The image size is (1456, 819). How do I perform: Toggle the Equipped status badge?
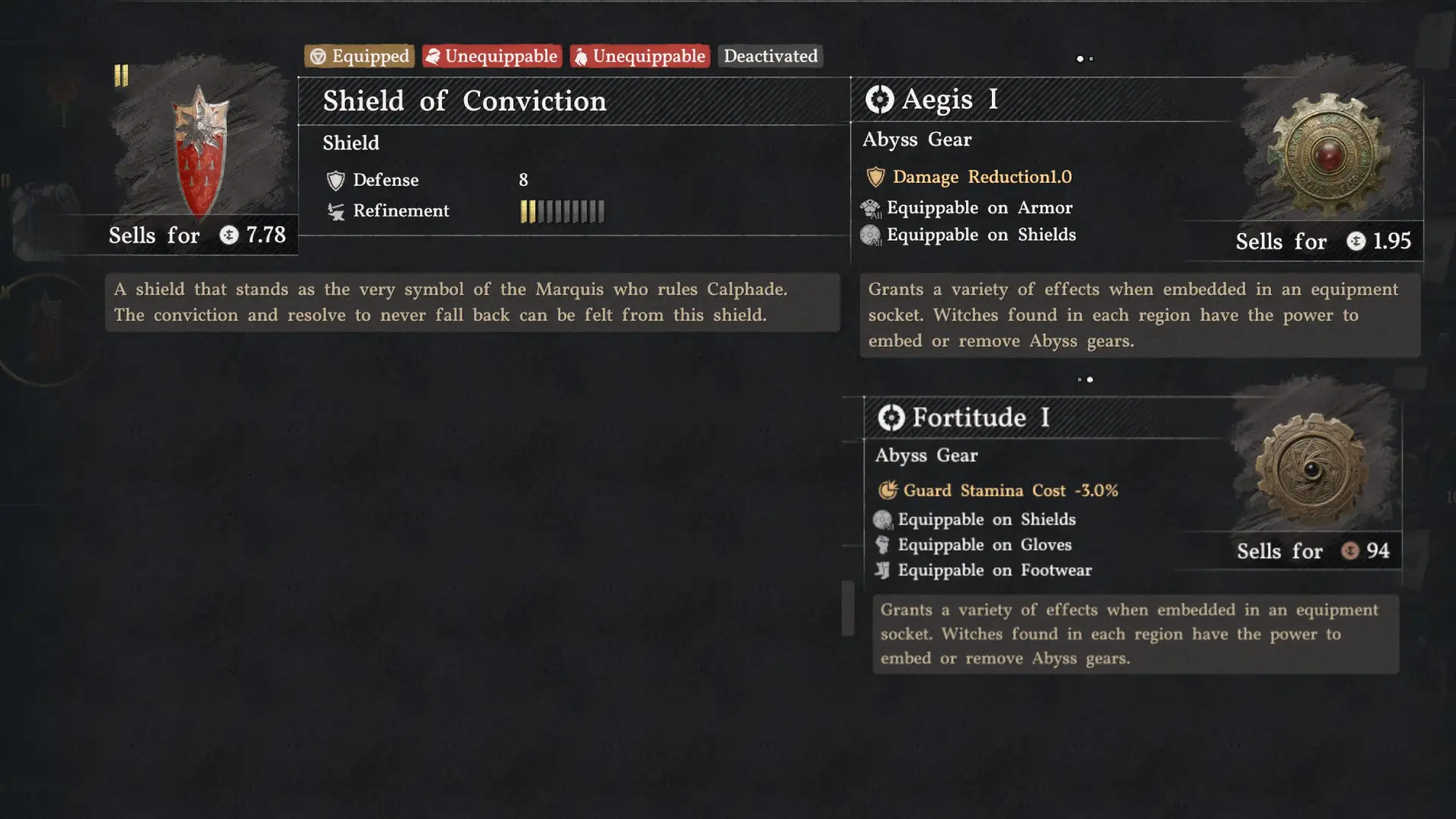coord(358,55)
